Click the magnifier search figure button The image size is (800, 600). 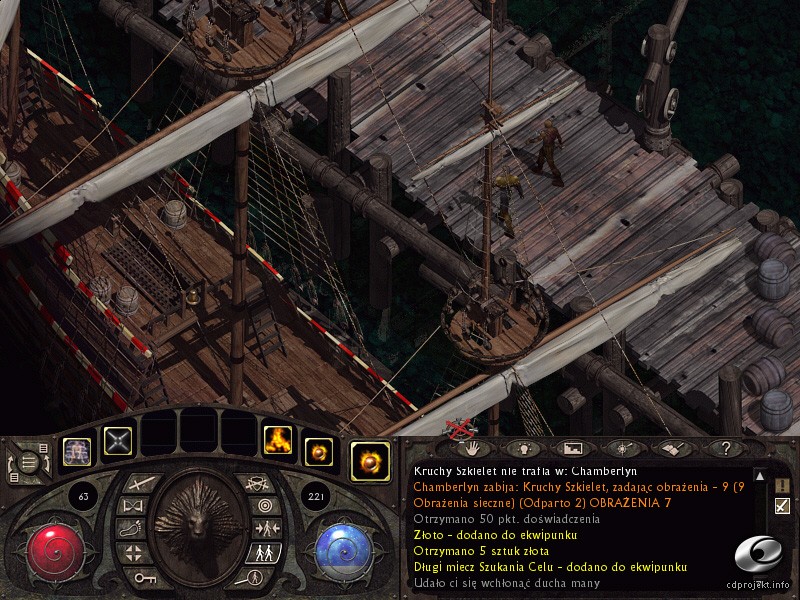coord(251,577)
